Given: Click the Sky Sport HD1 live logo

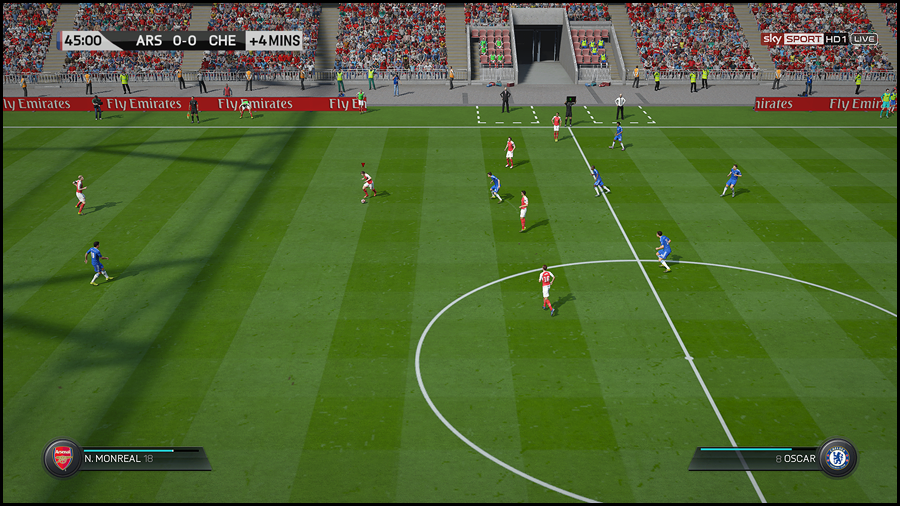Looking at the screenshot, I should (x=819, y=39).
